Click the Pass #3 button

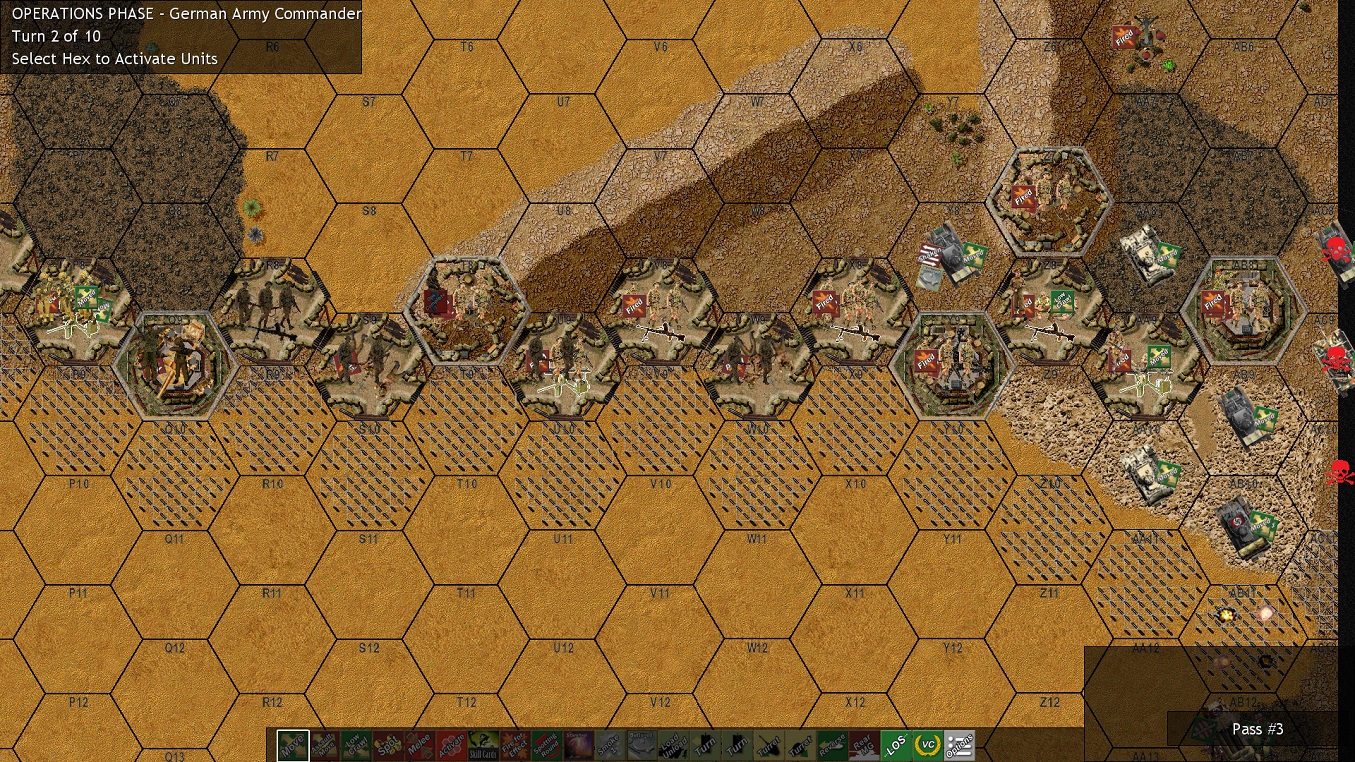(1256, 729)
